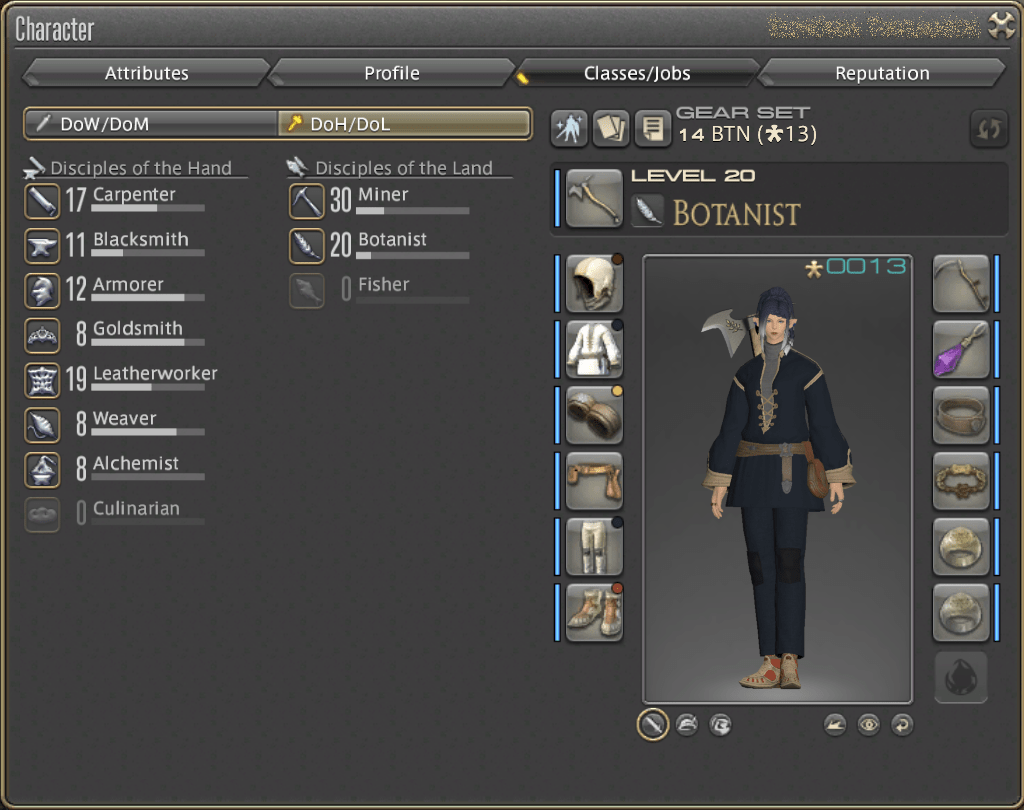This screenshot has width=1024, height=810.
Task: Click the gear set update arrows button
Action: (987, 129)
